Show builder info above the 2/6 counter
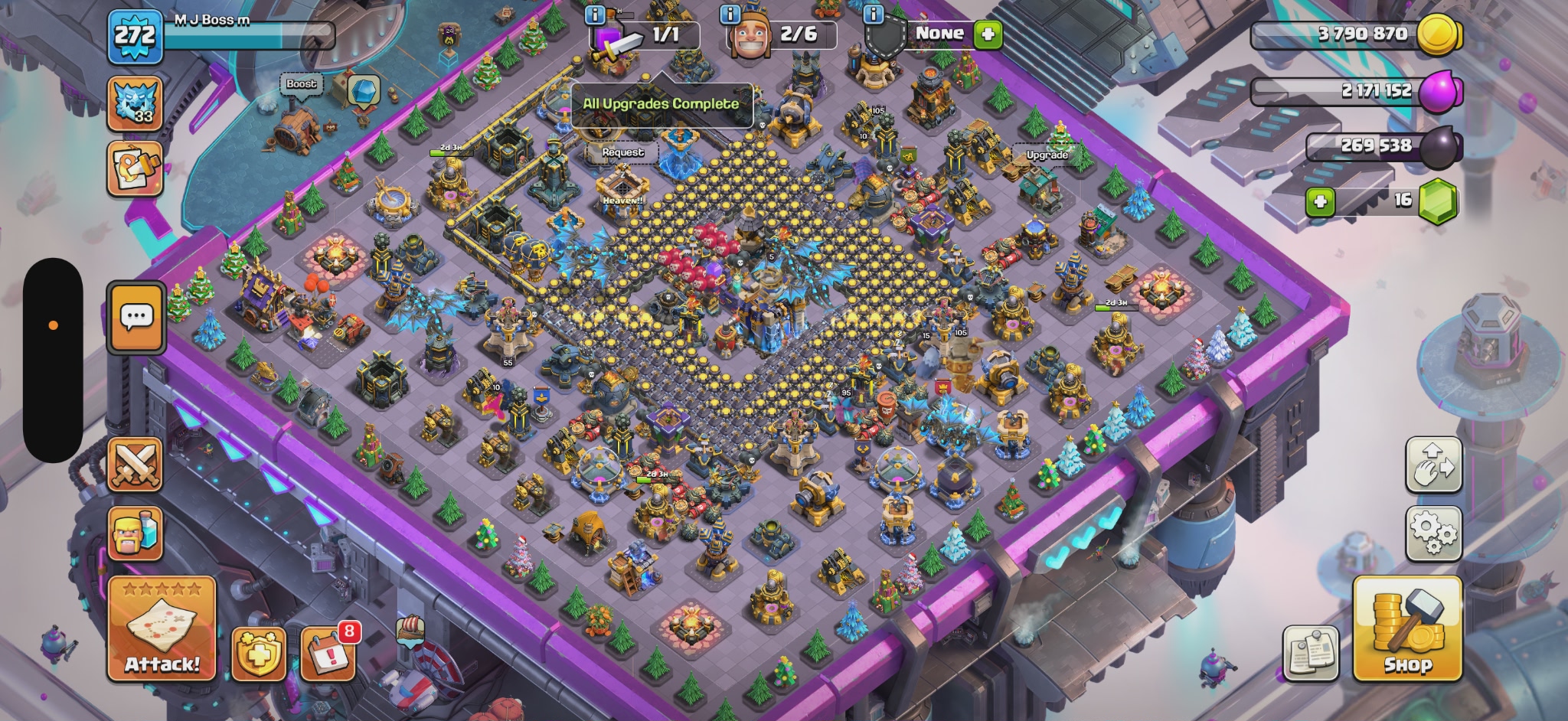The image size is (1568, 721). [x=730, y=14]
